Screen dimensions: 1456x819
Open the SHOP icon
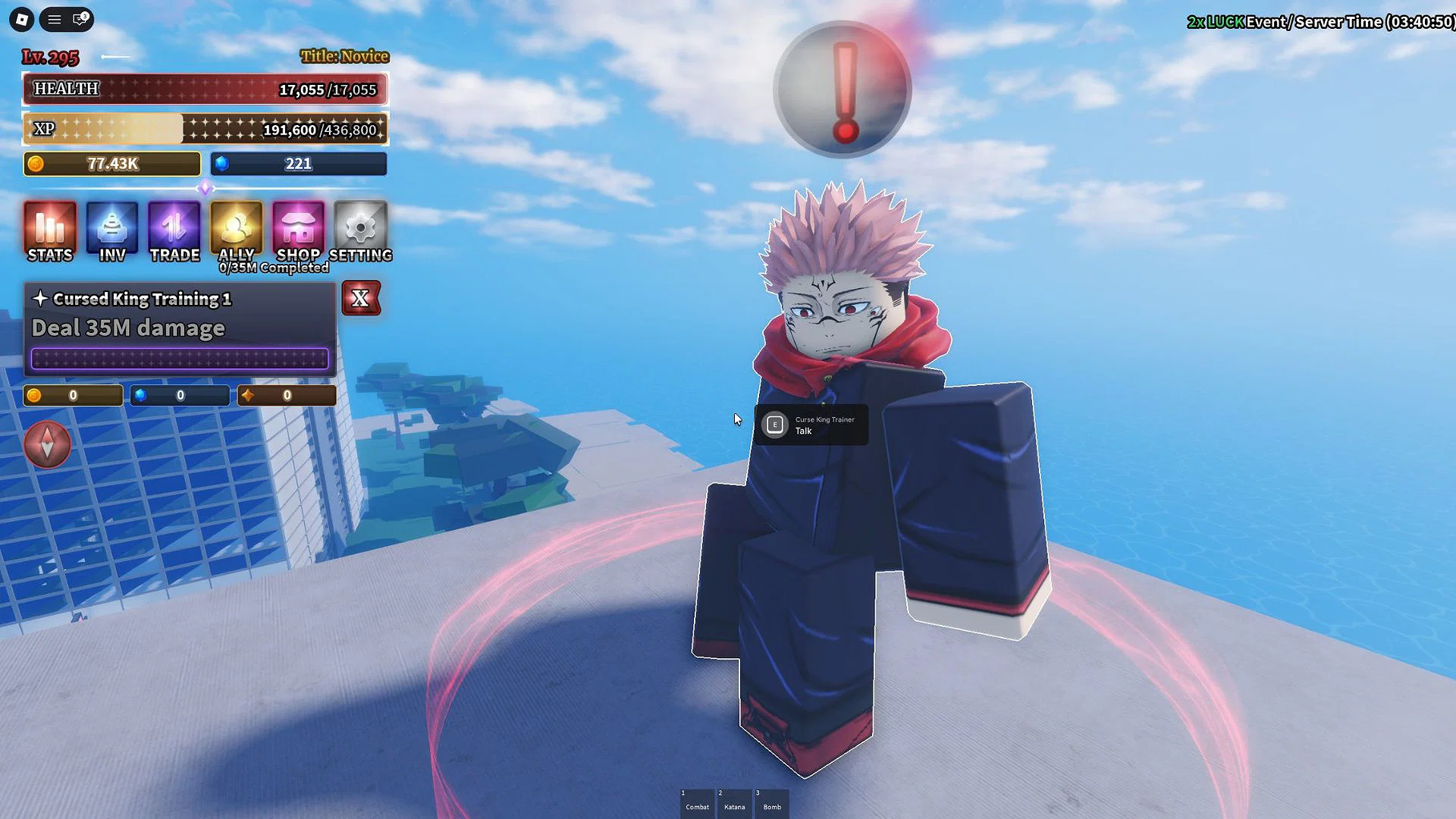coord(297,227)
